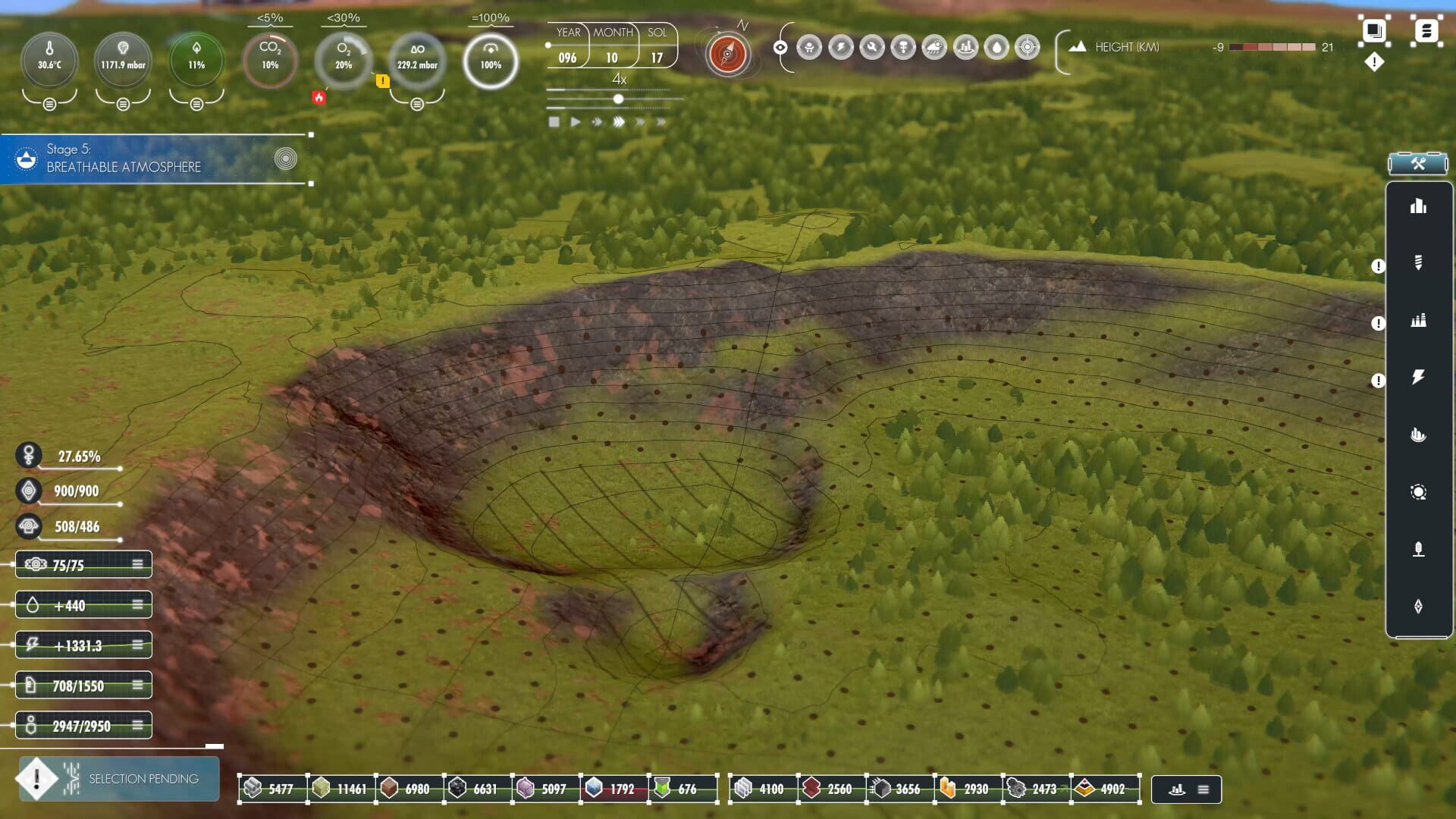Screen dimensions: 1456x819
Task: Open the build menu tab with the tools icon
Action: [1417, 162]
